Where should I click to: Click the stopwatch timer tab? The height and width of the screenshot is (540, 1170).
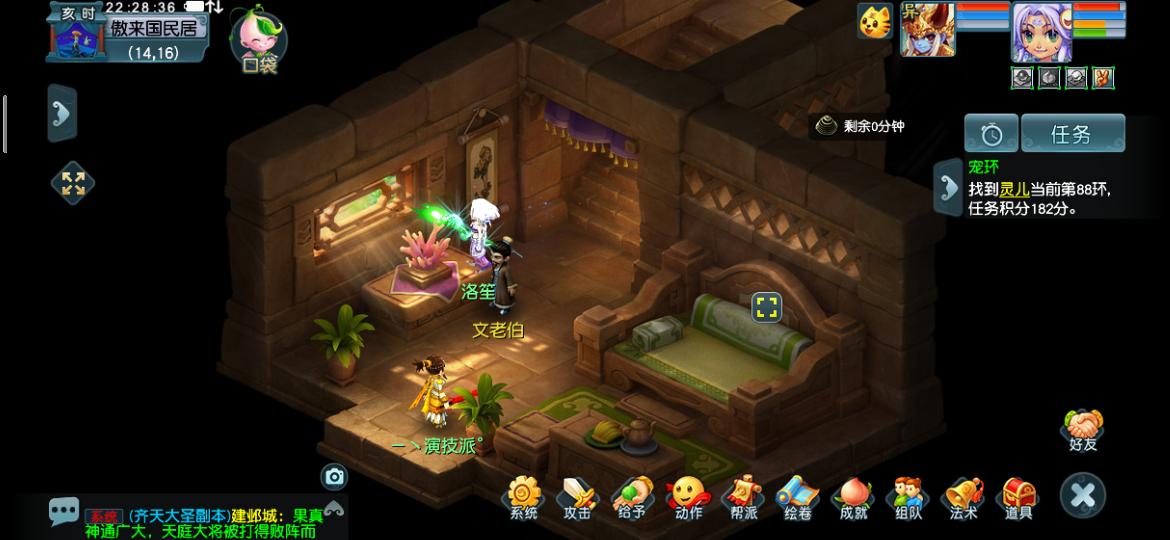click(x=991, y=134)
